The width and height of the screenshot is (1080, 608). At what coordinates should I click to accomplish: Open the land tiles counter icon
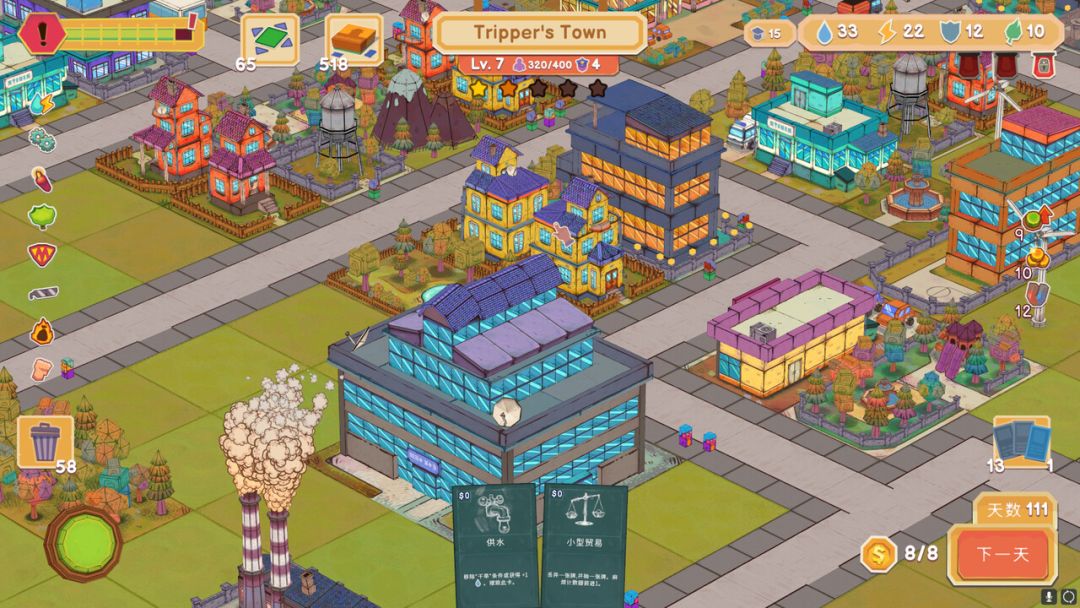point(270,40)
